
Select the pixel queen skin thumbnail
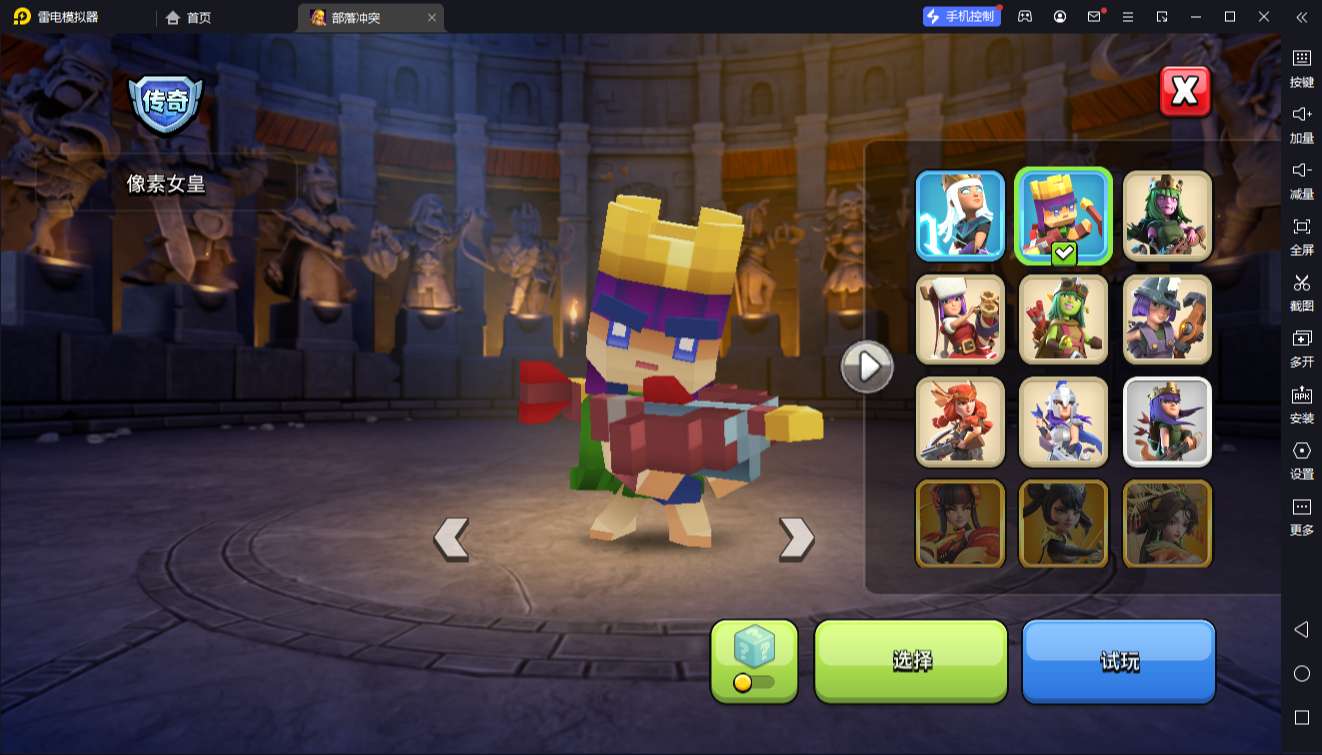pyautogui.click(x=1063, y=216)
